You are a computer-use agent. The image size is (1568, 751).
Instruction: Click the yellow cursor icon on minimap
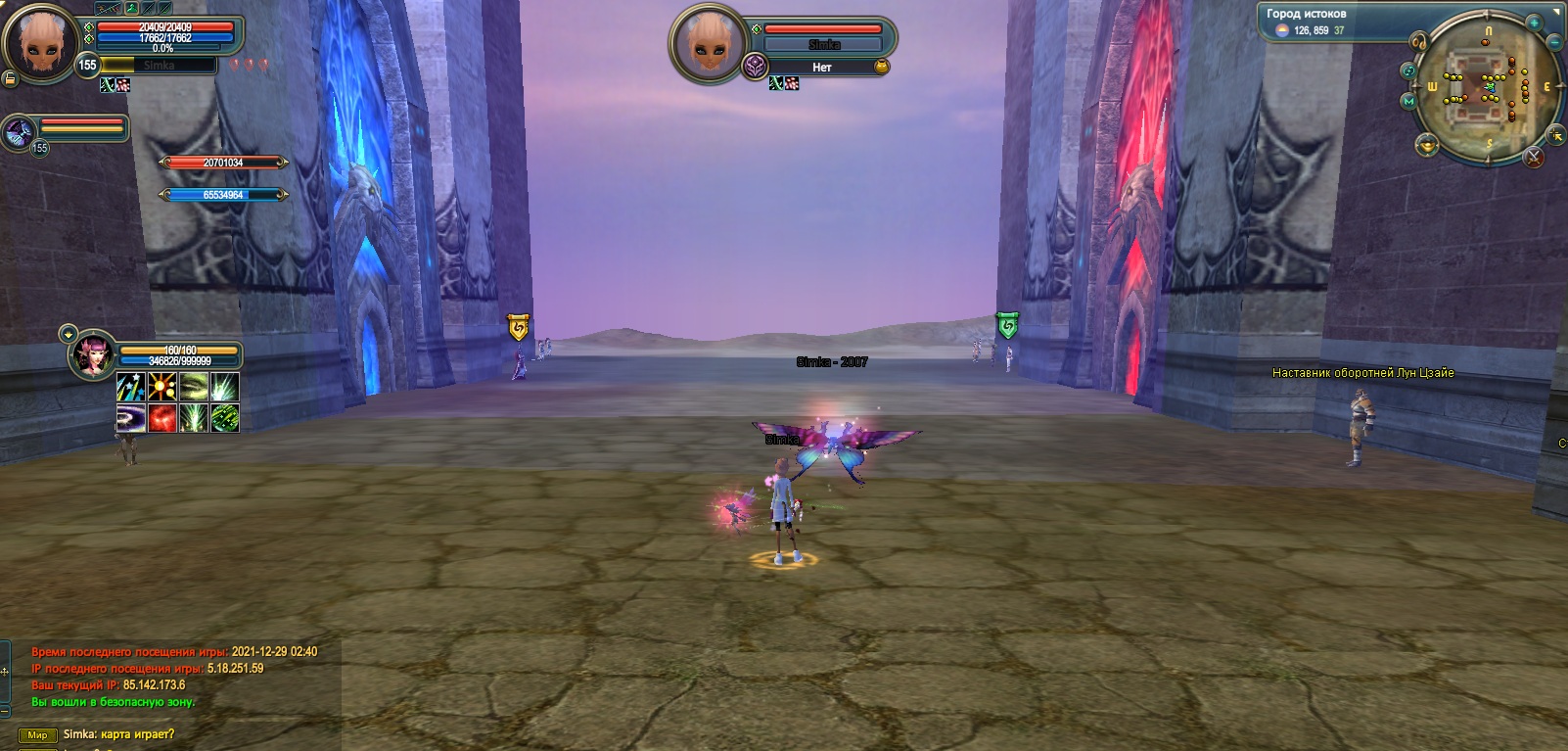click(x=1554, y=134)
